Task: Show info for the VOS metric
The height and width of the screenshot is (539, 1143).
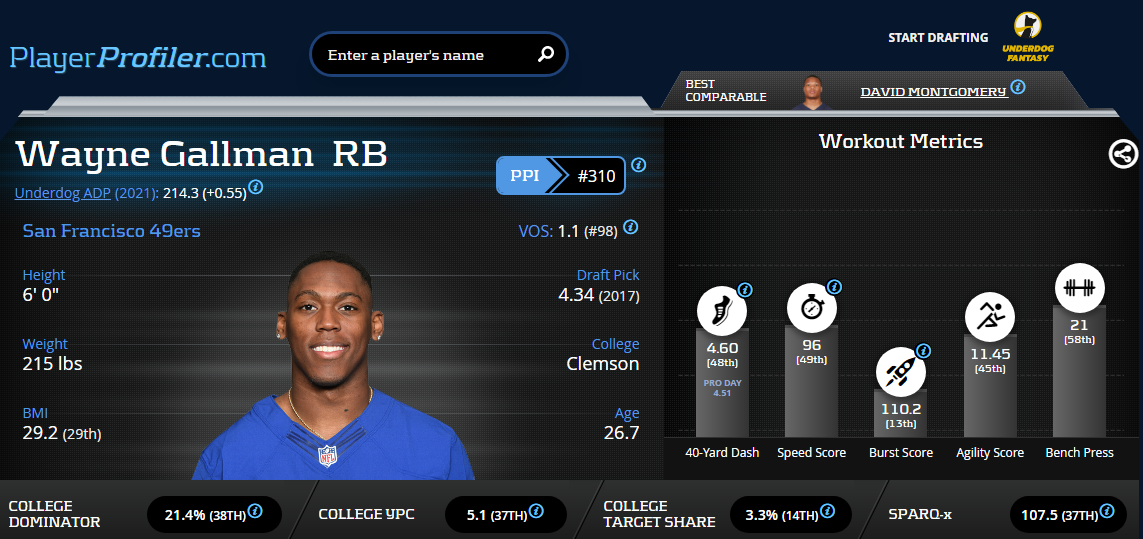Action: 630,228
